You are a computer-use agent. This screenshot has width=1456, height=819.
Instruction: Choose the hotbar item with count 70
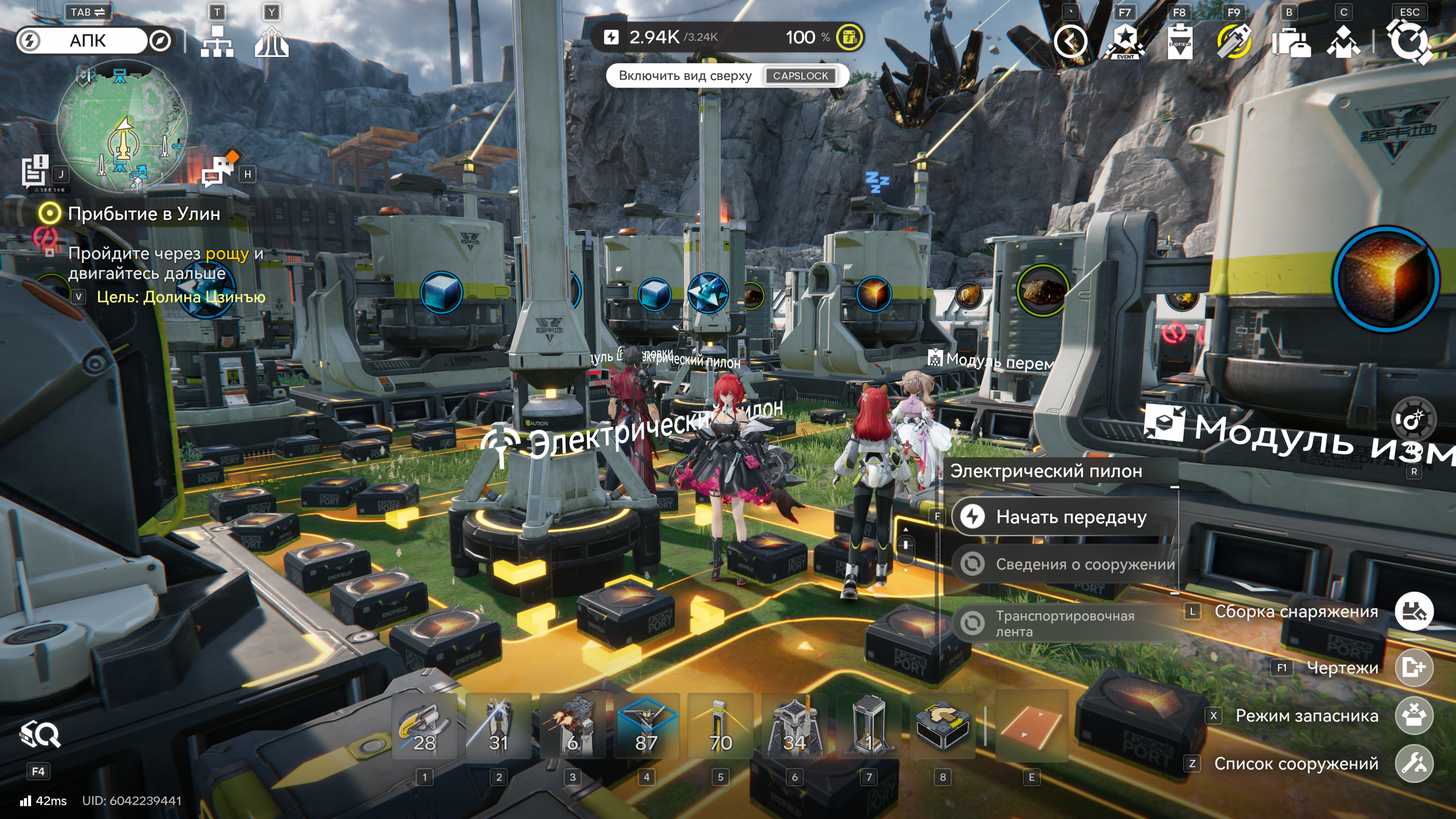tap(720, 727)
